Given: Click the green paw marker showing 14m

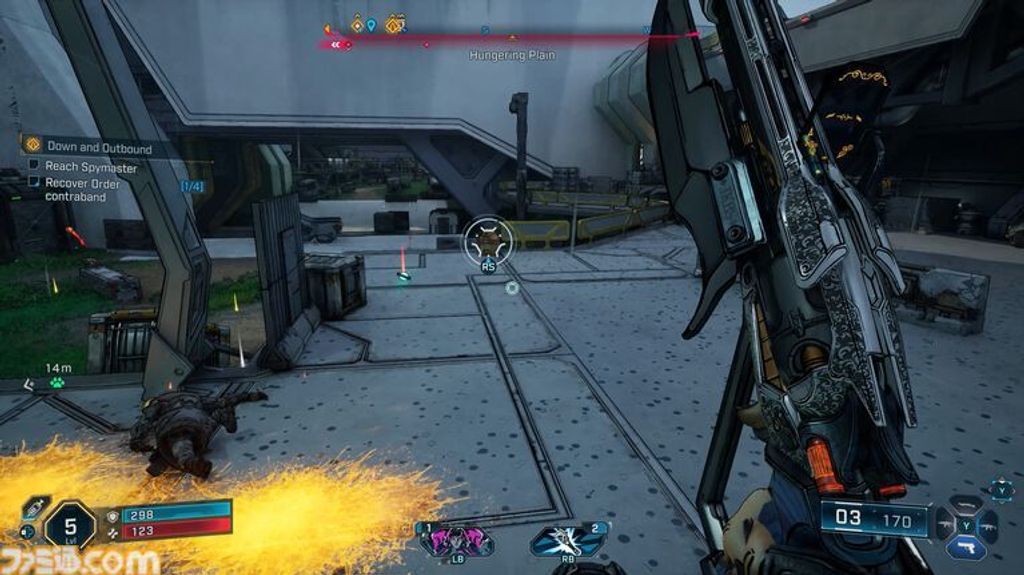Looking at the screenshot, I should (58, 383).
